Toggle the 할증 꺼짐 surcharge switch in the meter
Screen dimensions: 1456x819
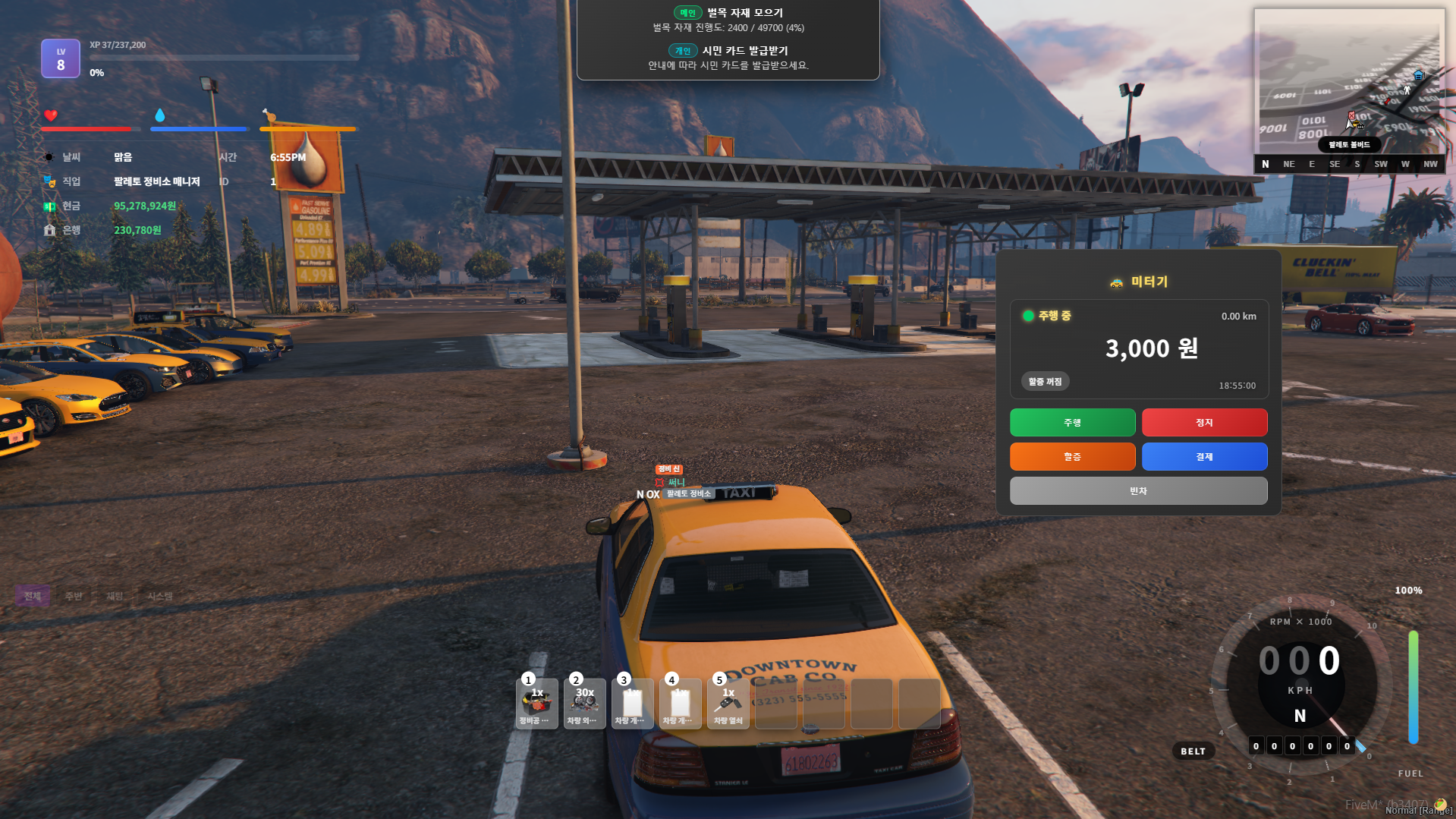(x=1043, y=380)
